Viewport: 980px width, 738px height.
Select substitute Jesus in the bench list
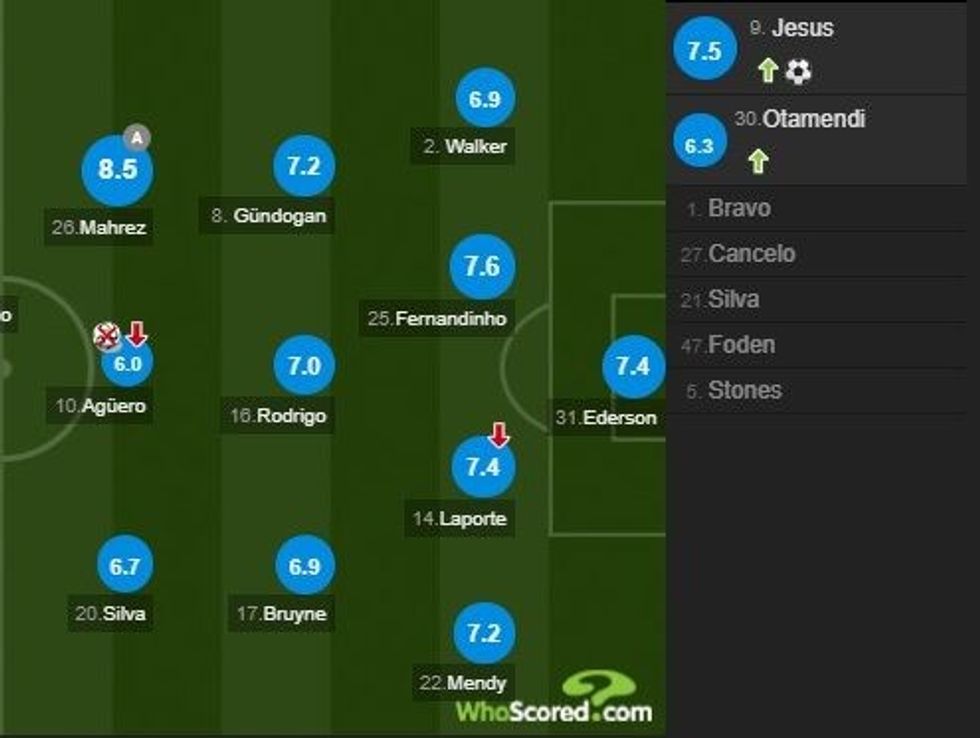point(804,29)
